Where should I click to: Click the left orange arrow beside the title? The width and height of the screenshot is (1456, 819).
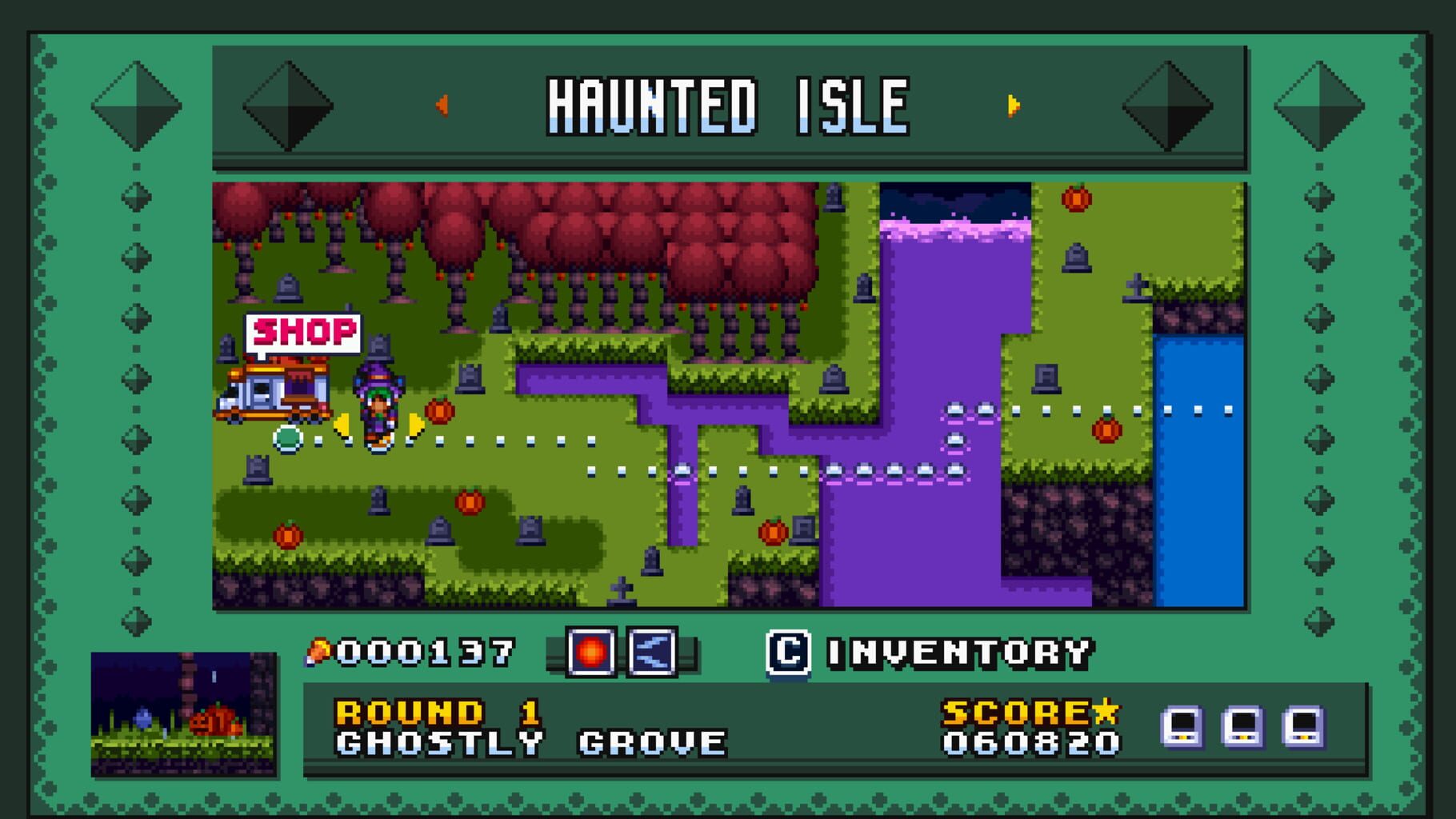[441, 102]
